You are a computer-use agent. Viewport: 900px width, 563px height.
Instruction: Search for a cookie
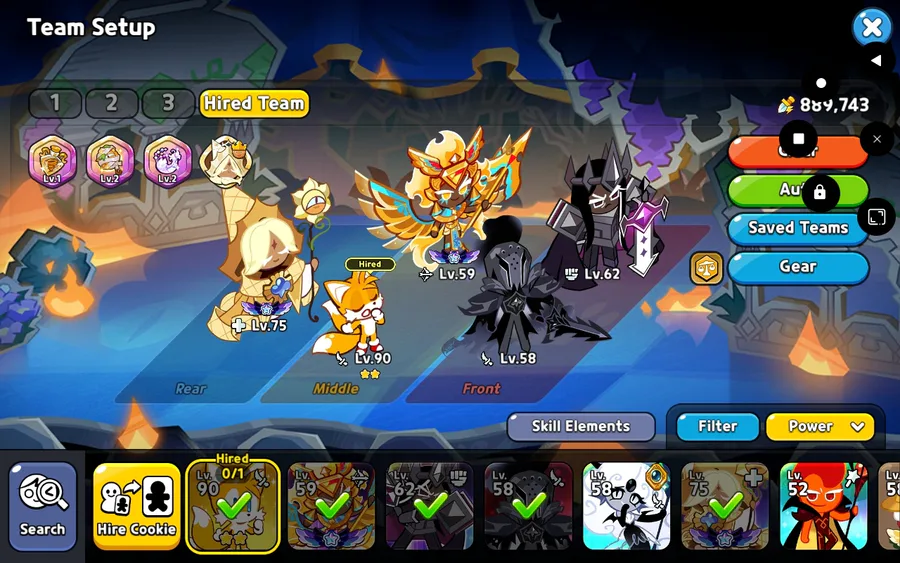point(42,505)
